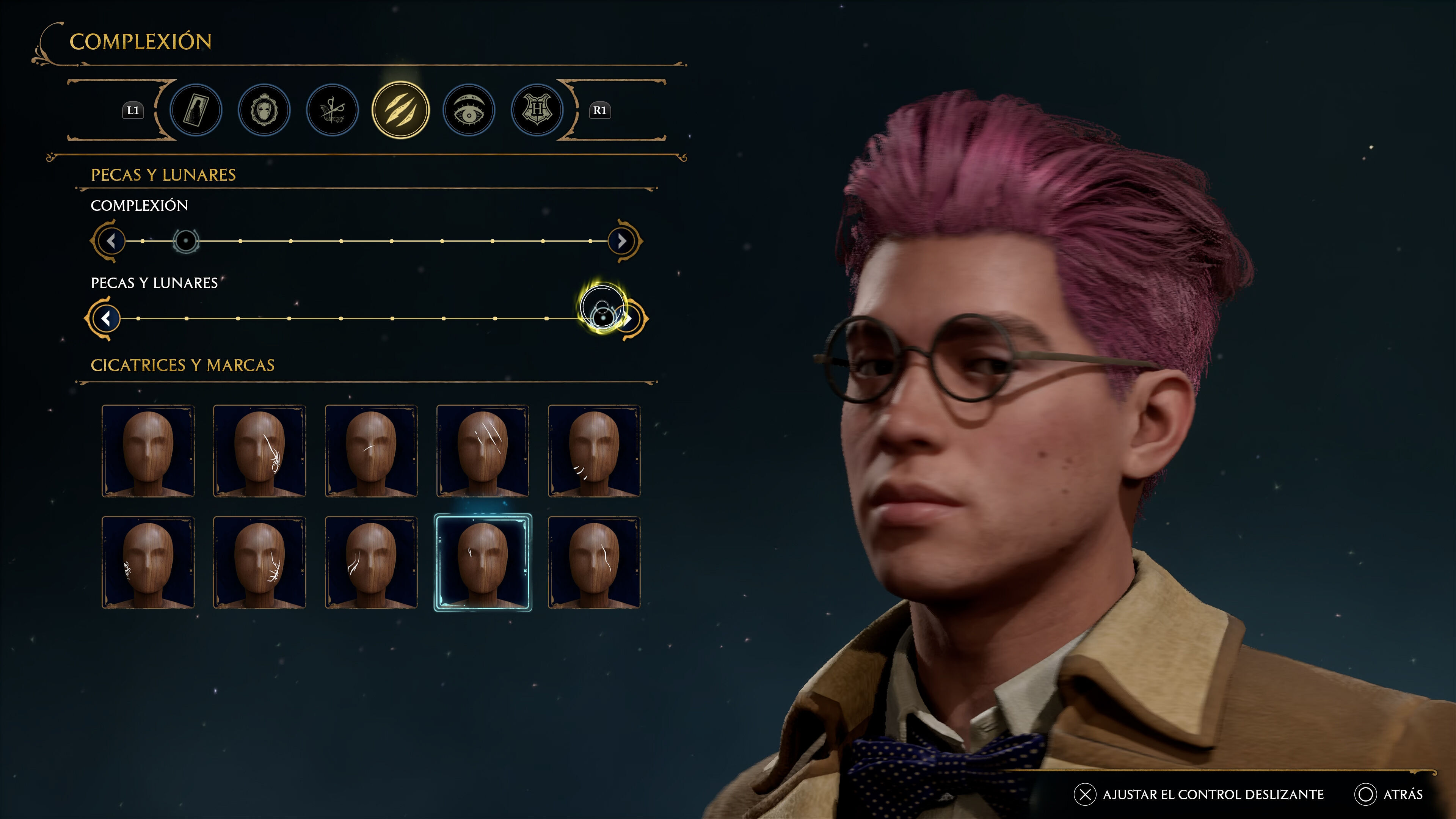Click the Complexión slider handle
This screenshot has height=819, width=1456.
click(x=185, y=242)
